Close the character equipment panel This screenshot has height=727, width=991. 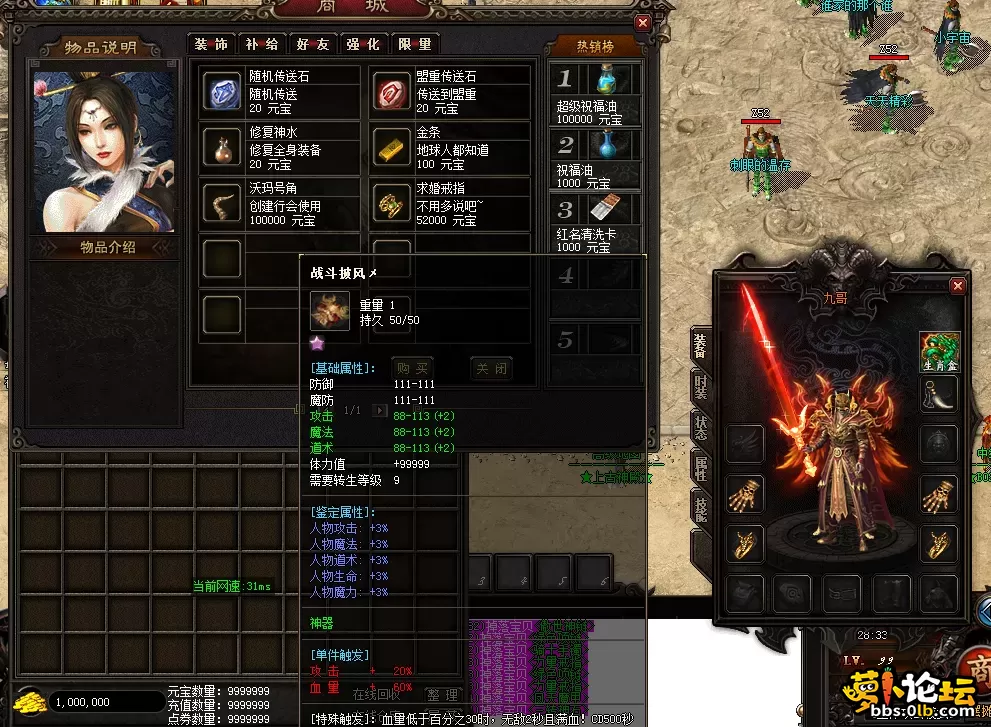pyautogui.click(x=958, y=286)
